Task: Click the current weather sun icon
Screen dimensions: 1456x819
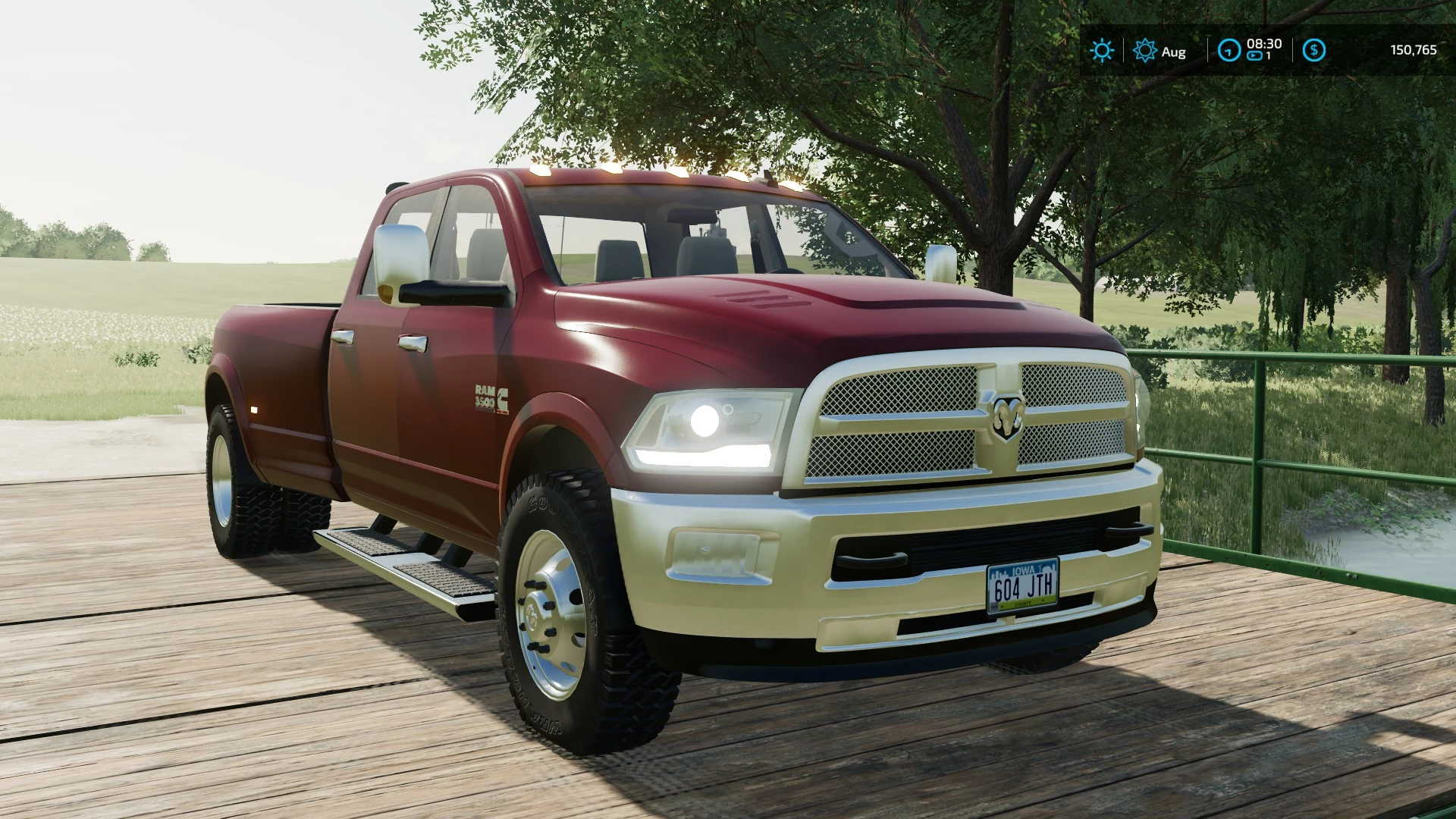Action: pyautogui.click(x=1101, y=52)
